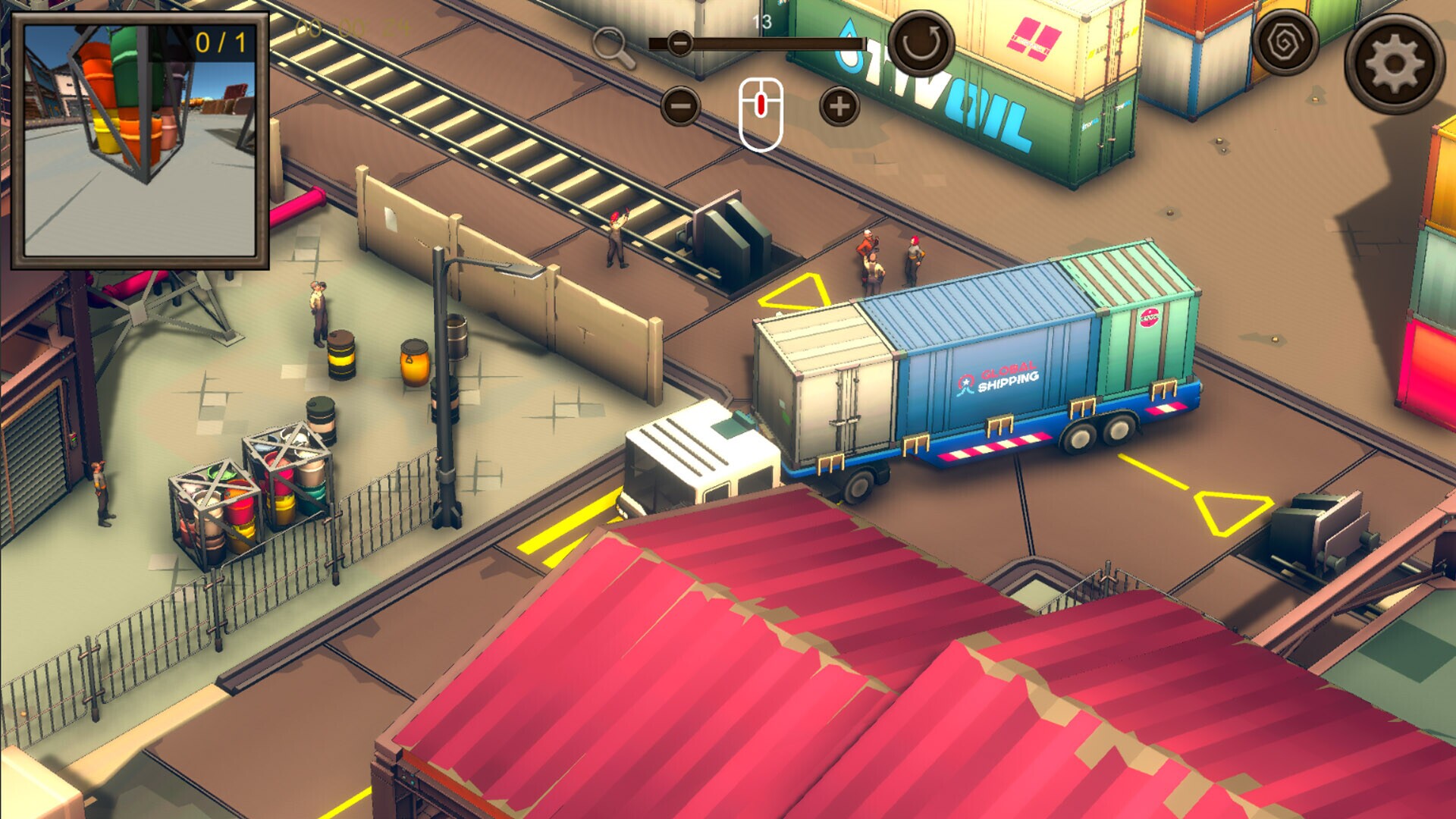Reset the view with circular arrow button
The width and height of the screenshot is (1456, 819).
coord(921,42)
